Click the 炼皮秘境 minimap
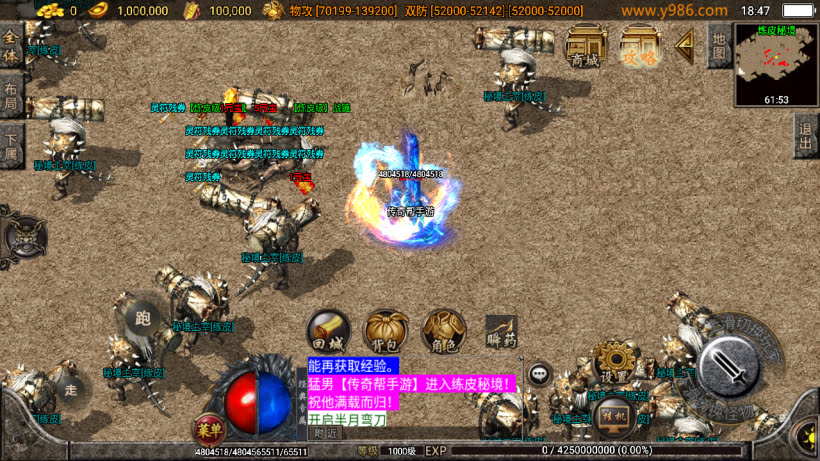Screen dimensions: 820x461 (776, 62)
